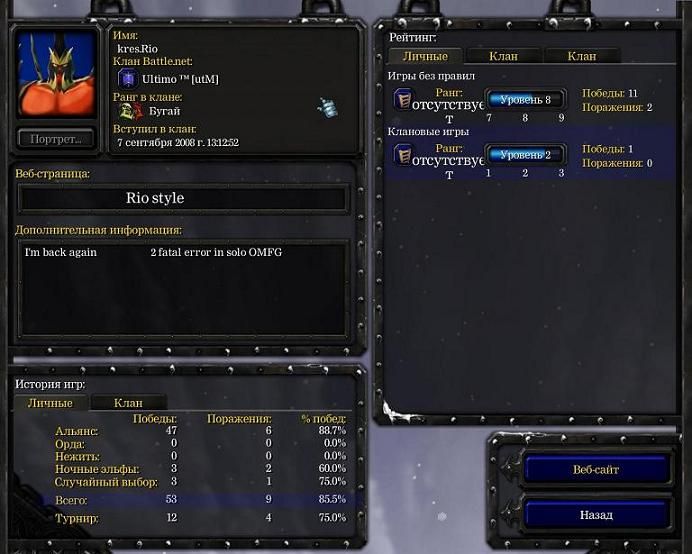692x554 pixels.
Task: Click the Портрет button under the avatar
Action: pyautogui.click(x=56, y=138)
